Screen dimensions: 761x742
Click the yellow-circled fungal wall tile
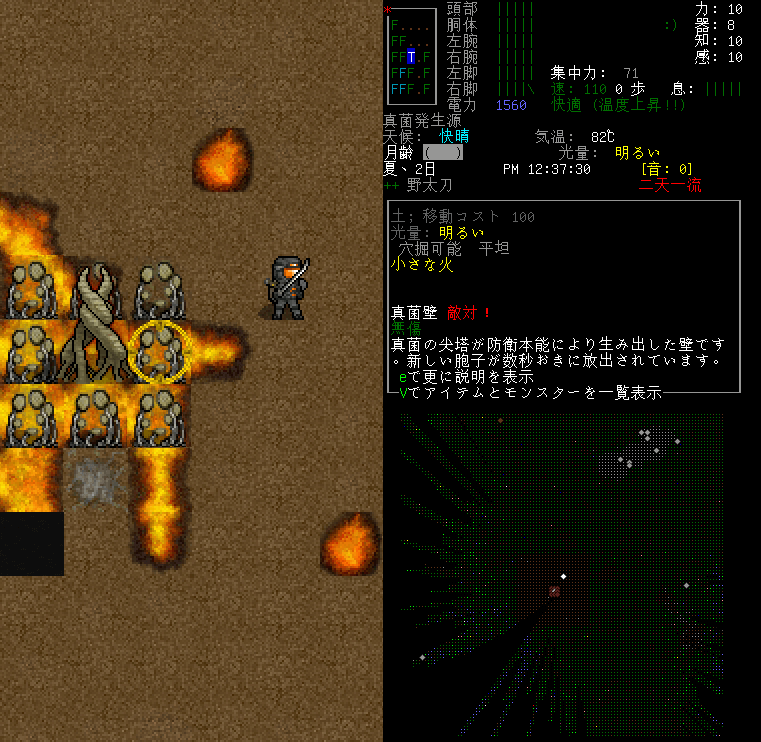point(159,351)
